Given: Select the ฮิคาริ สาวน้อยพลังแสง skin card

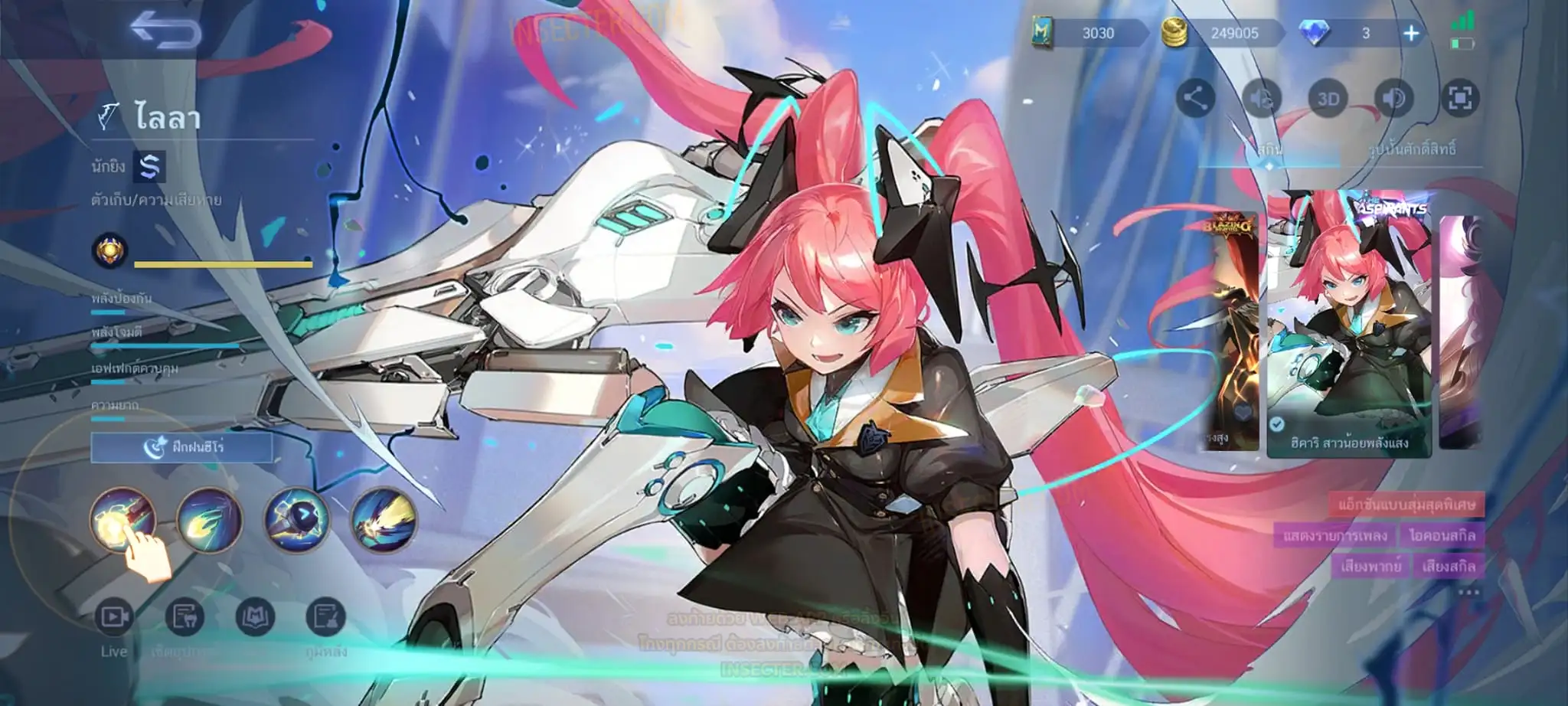Looking at the screenshot, I should pos(1348,325).
